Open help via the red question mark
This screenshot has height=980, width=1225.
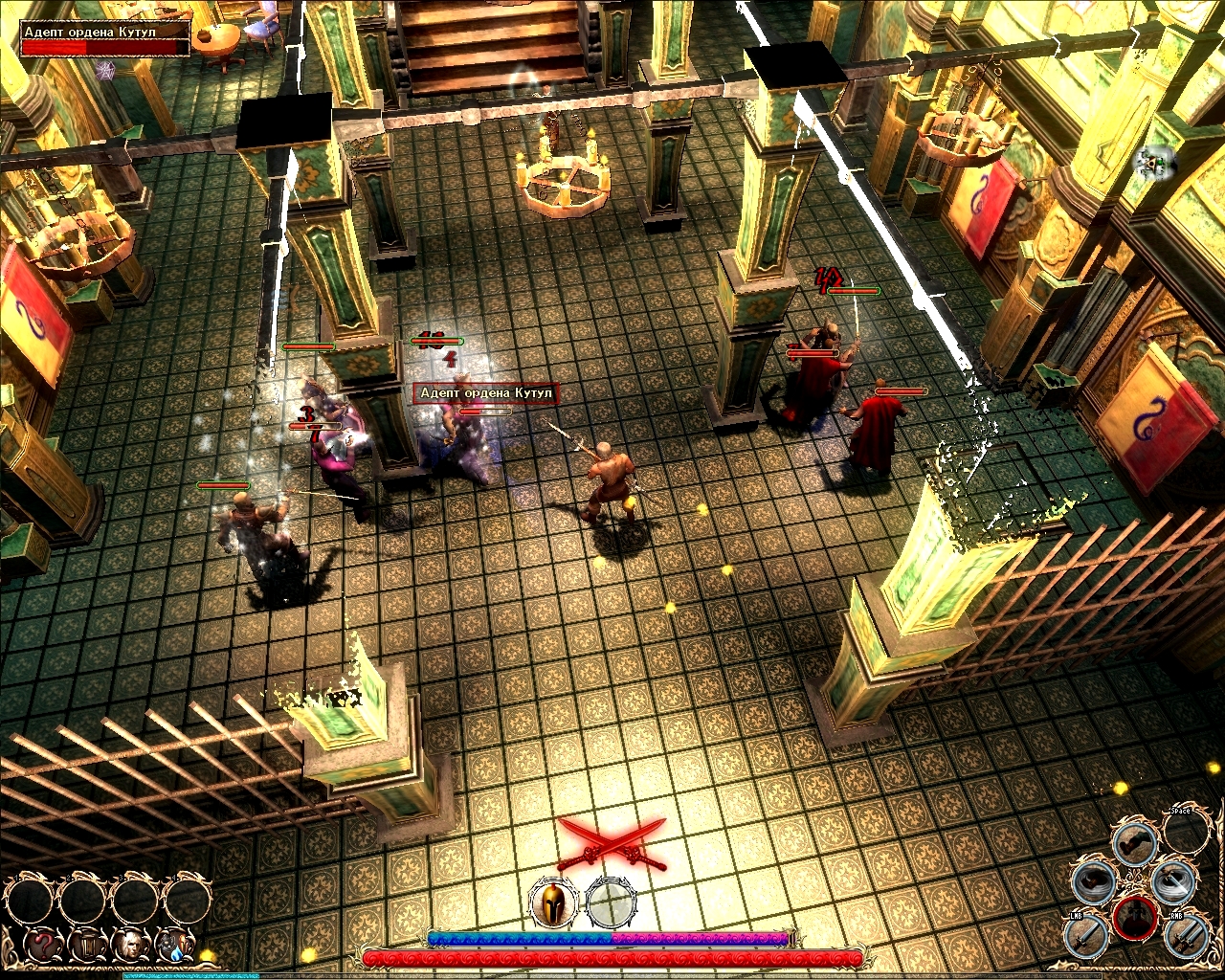coord(44,946)
